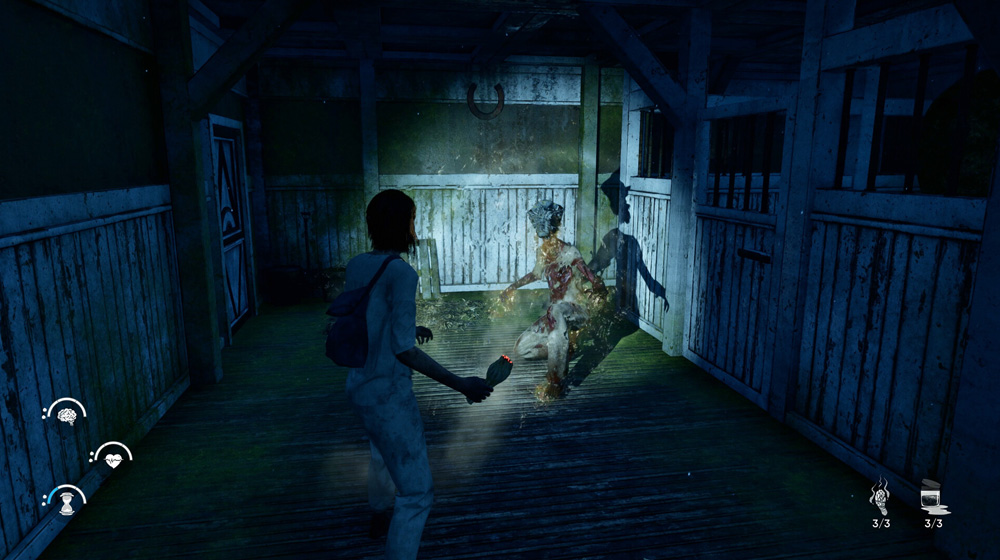Click the heartbeat health icon
Image resolution: width=1000 pixels, height=560 pixels.
coord(115,456)
